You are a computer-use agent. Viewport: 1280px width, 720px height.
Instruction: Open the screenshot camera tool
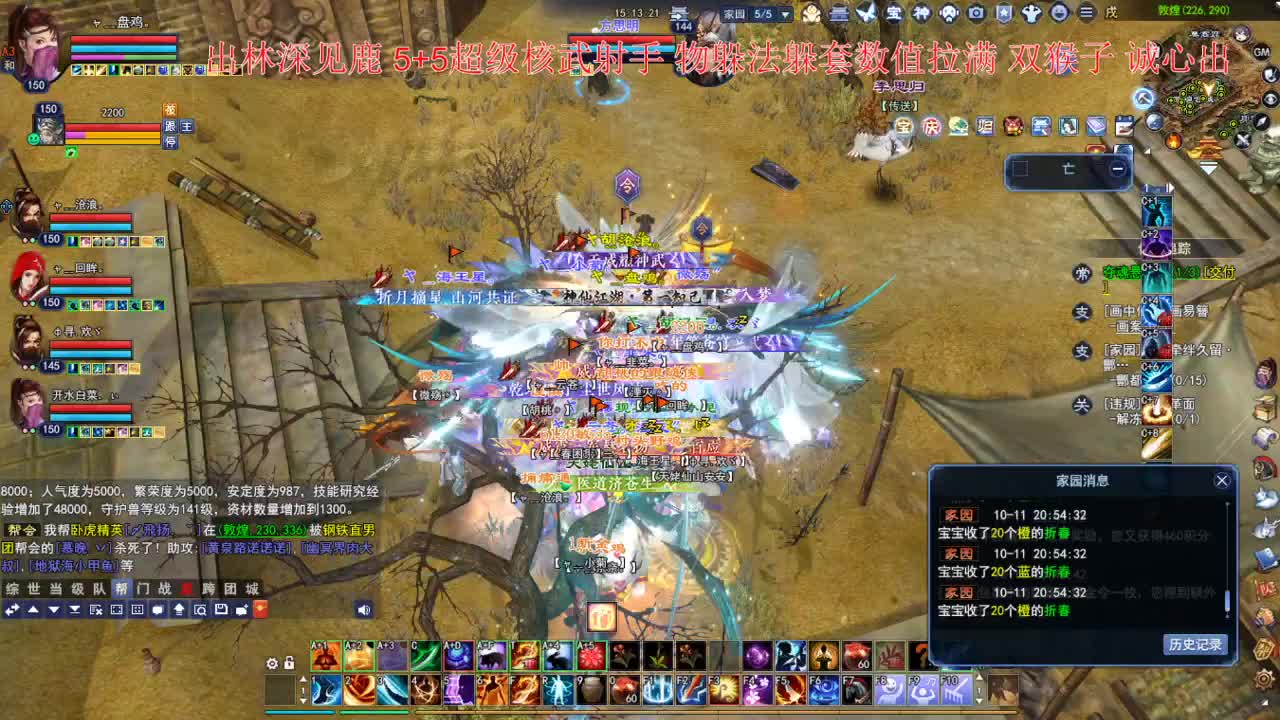tap(976, 11)
